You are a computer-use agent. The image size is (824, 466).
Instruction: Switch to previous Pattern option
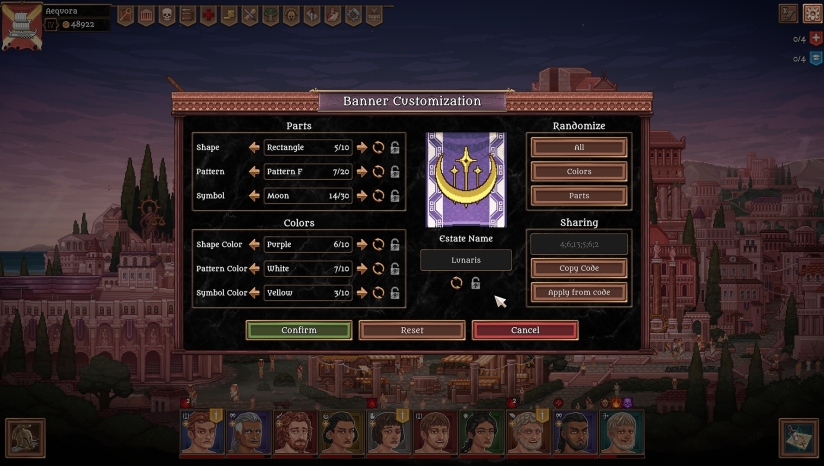click(255, 171)
